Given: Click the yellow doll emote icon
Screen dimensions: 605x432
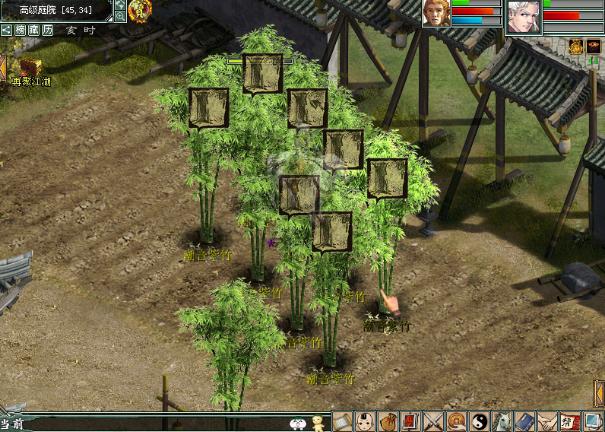Looking at the screenshot, I should tap(319, 423).
